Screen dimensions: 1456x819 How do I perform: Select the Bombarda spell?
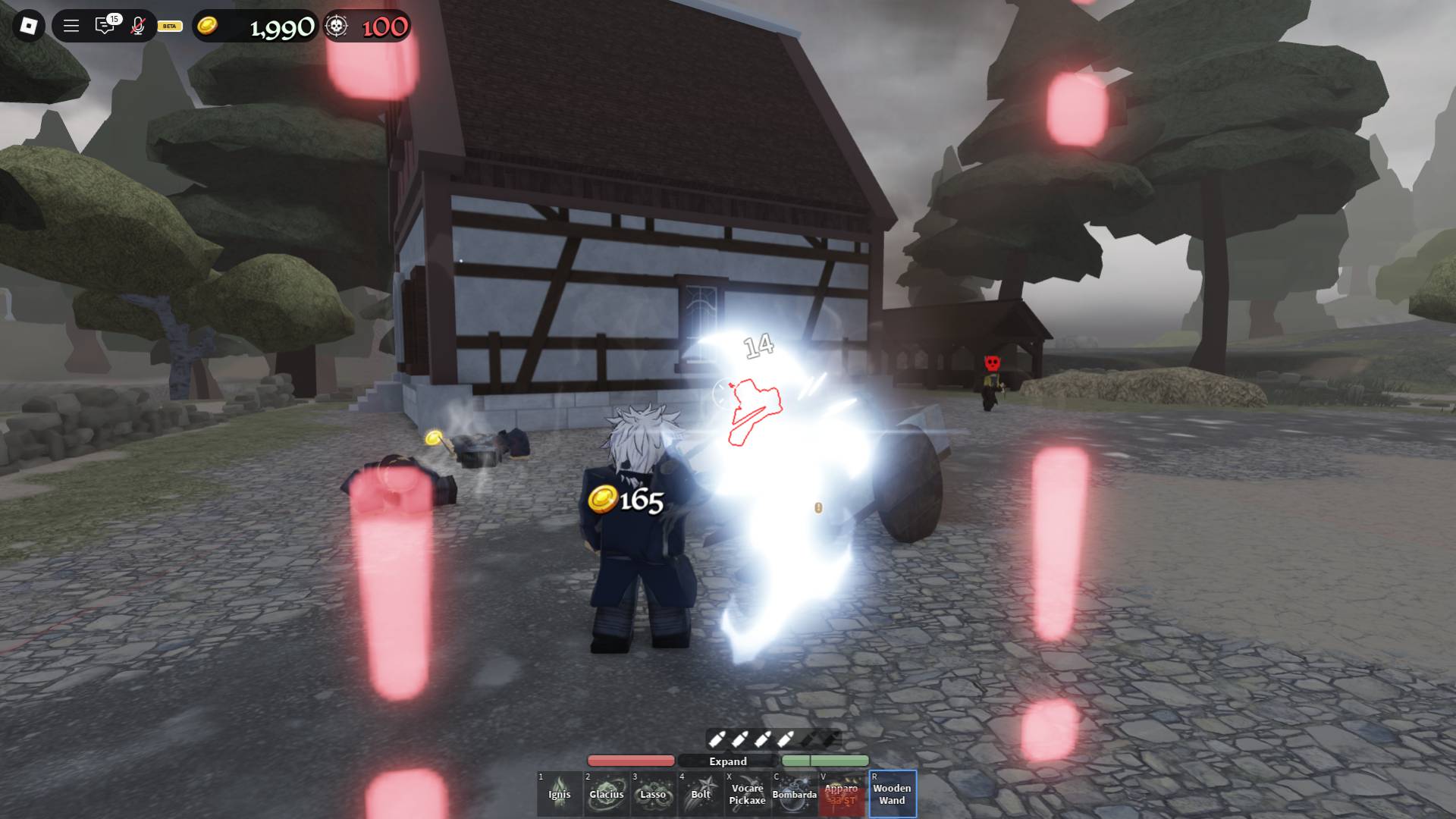[x=795, y=794]
